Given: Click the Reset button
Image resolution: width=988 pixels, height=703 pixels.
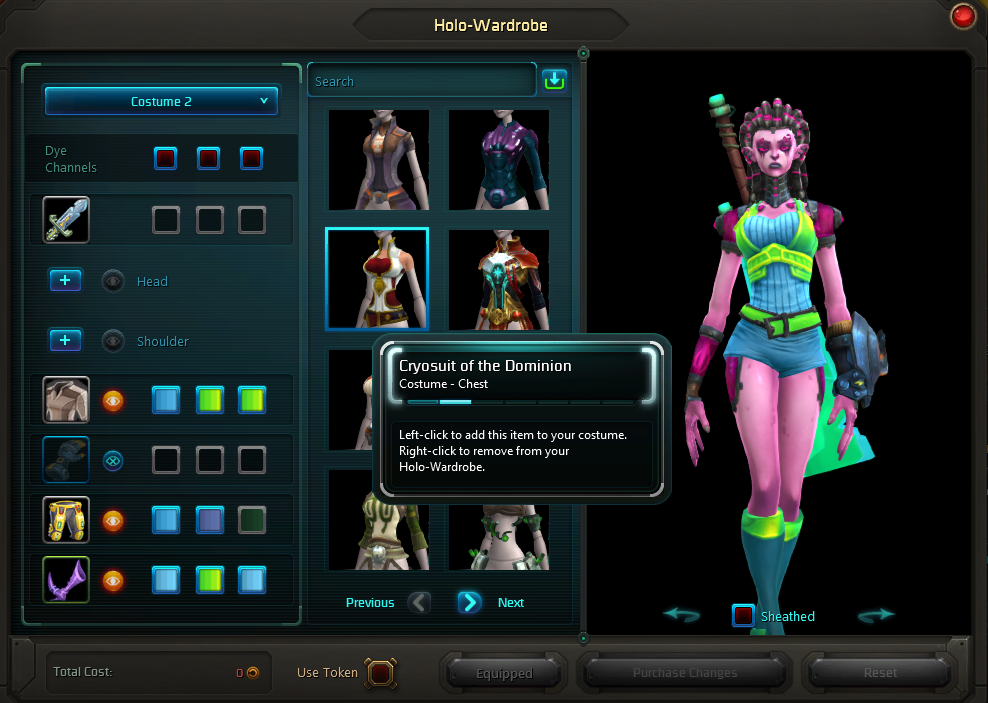Looking at the screenshot, I should (880, 673).
